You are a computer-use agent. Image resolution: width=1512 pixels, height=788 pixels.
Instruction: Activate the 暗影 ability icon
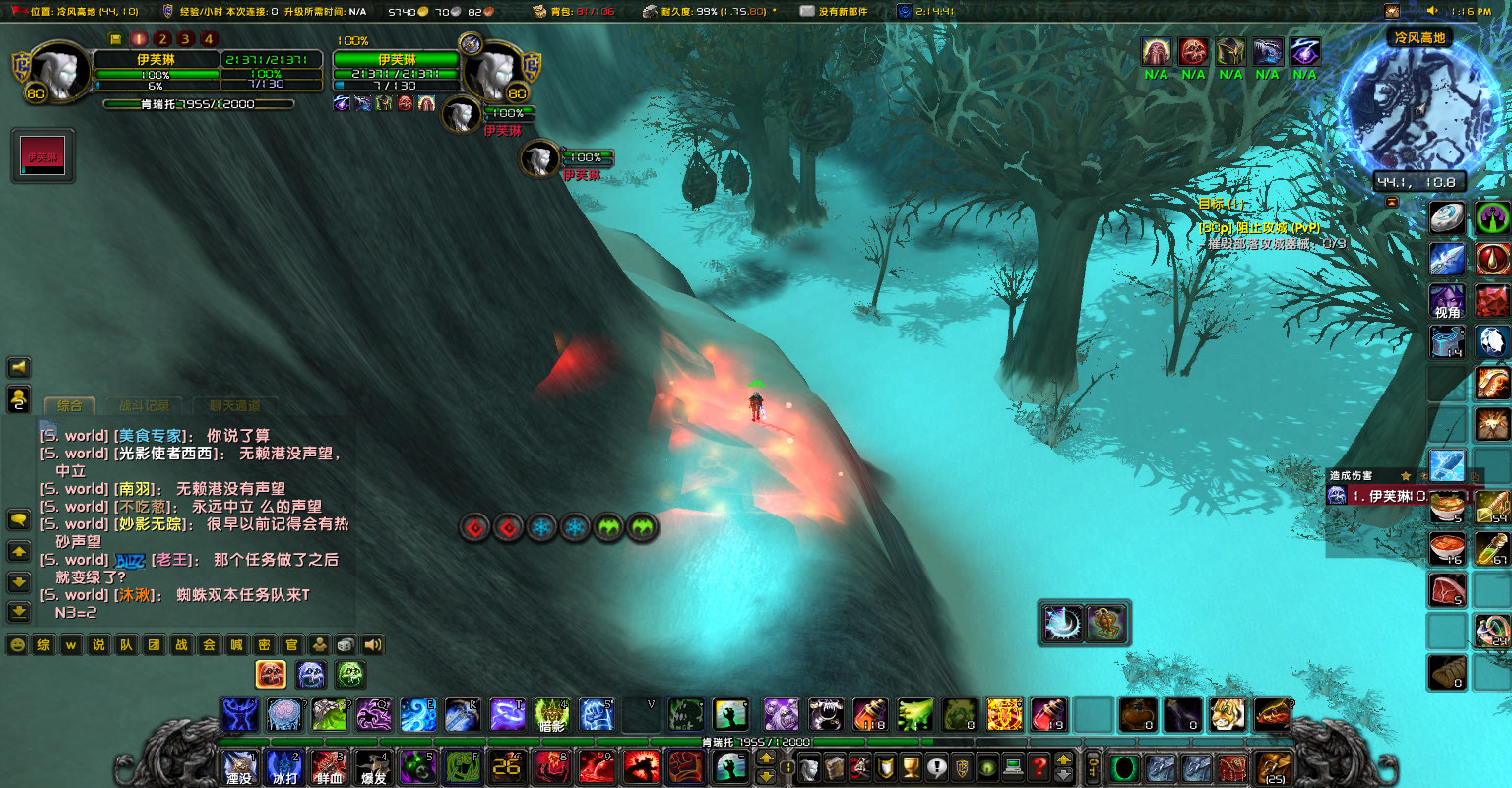point(550,716)
